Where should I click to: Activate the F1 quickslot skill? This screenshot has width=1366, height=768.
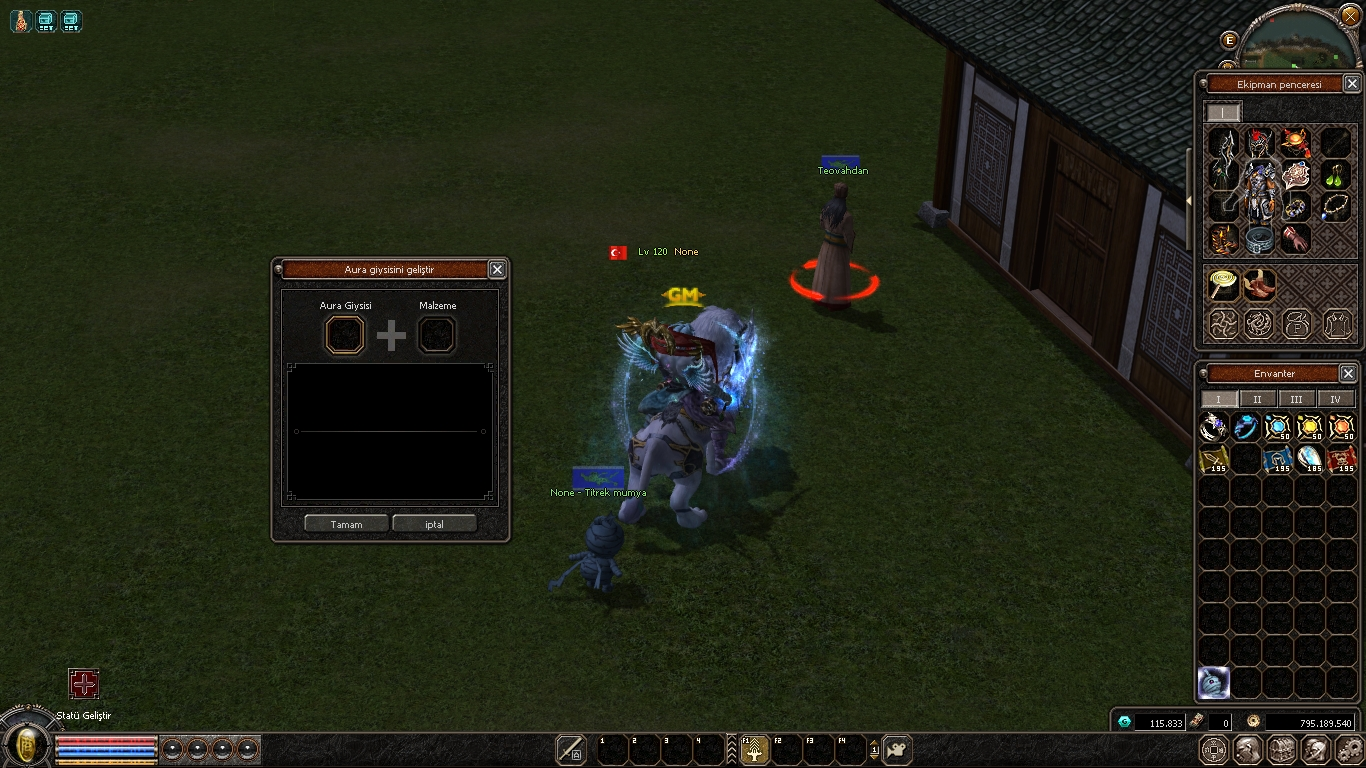(x=753, y=749)
